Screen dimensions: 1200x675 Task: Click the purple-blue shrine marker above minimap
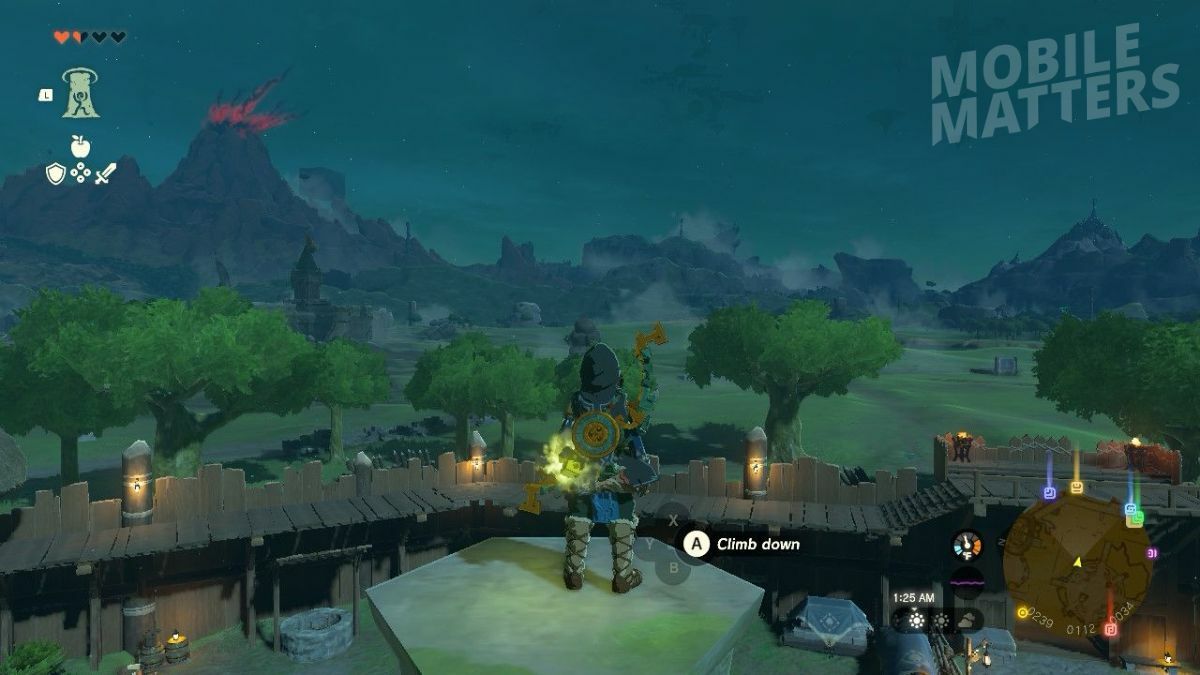pyautogui.click(x=1048, y=493)
